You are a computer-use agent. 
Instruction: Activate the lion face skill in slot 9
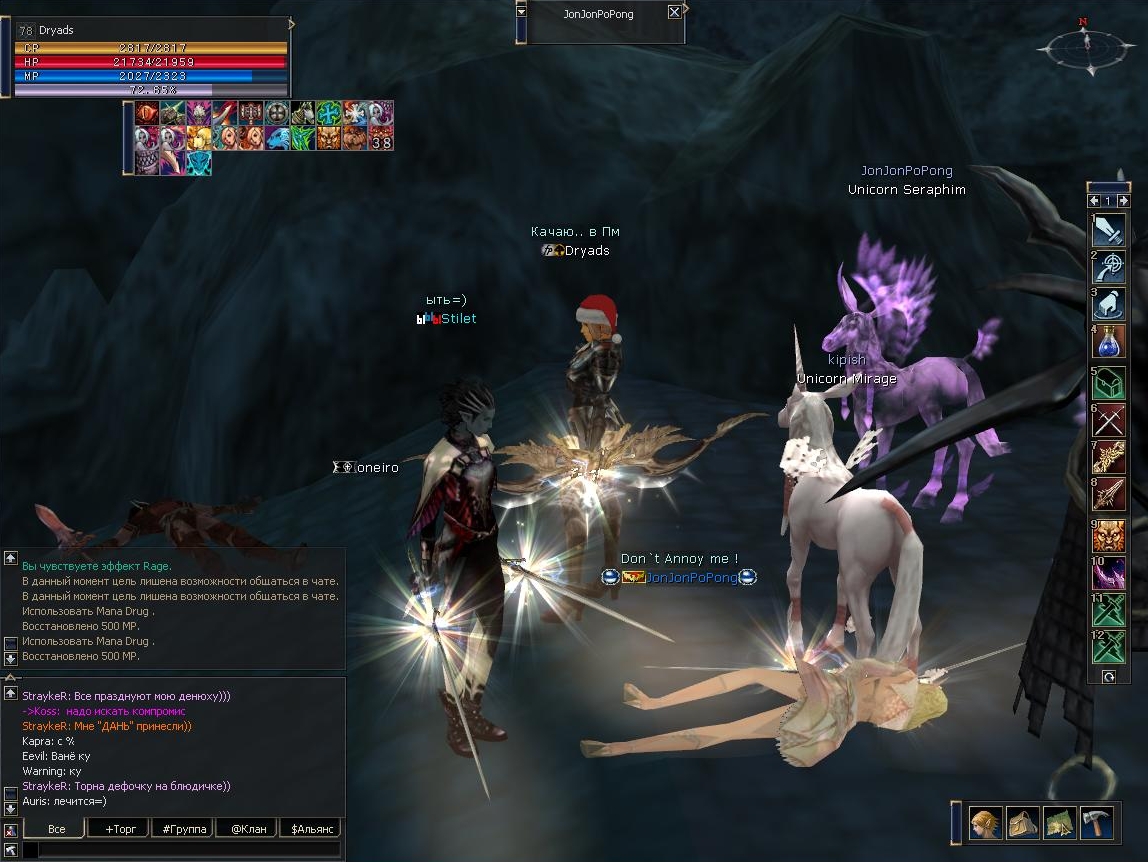[x=1109, y=535]
